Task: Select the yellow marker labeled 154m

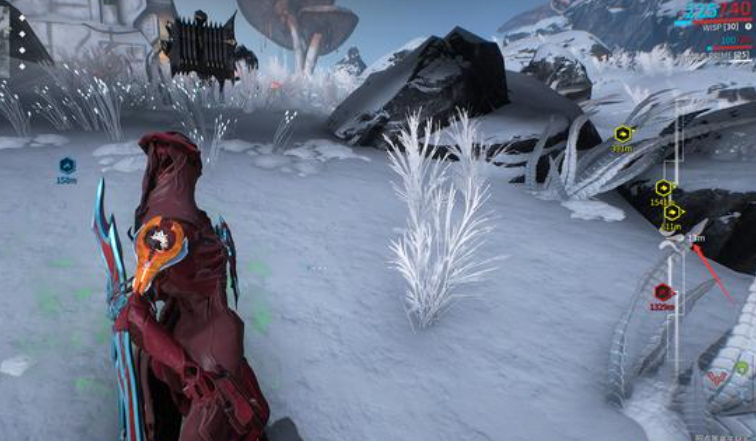Action: pyautogui.click(x=662, y=188)
